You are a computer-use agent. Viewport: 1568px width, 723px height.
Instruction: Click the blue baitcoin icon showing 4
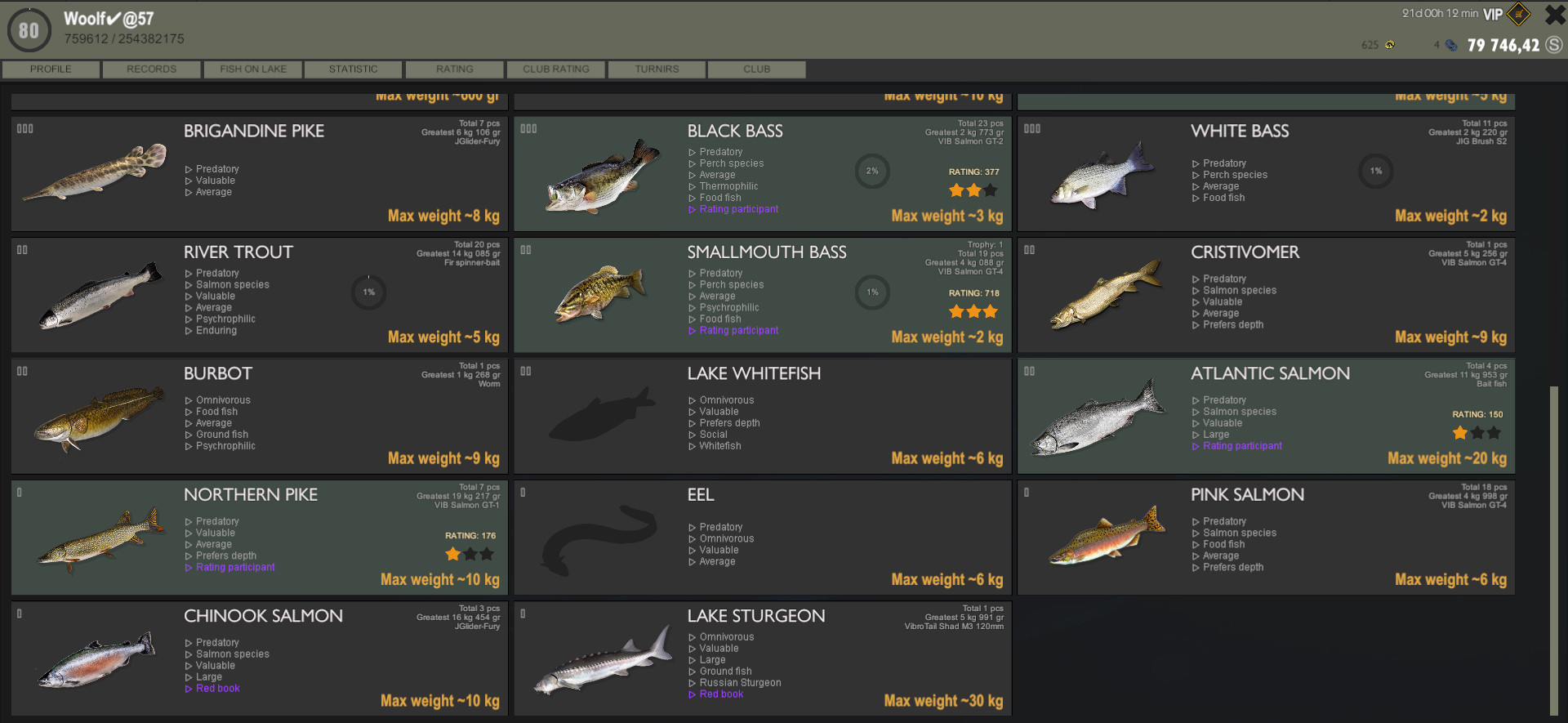point(1452,45)
